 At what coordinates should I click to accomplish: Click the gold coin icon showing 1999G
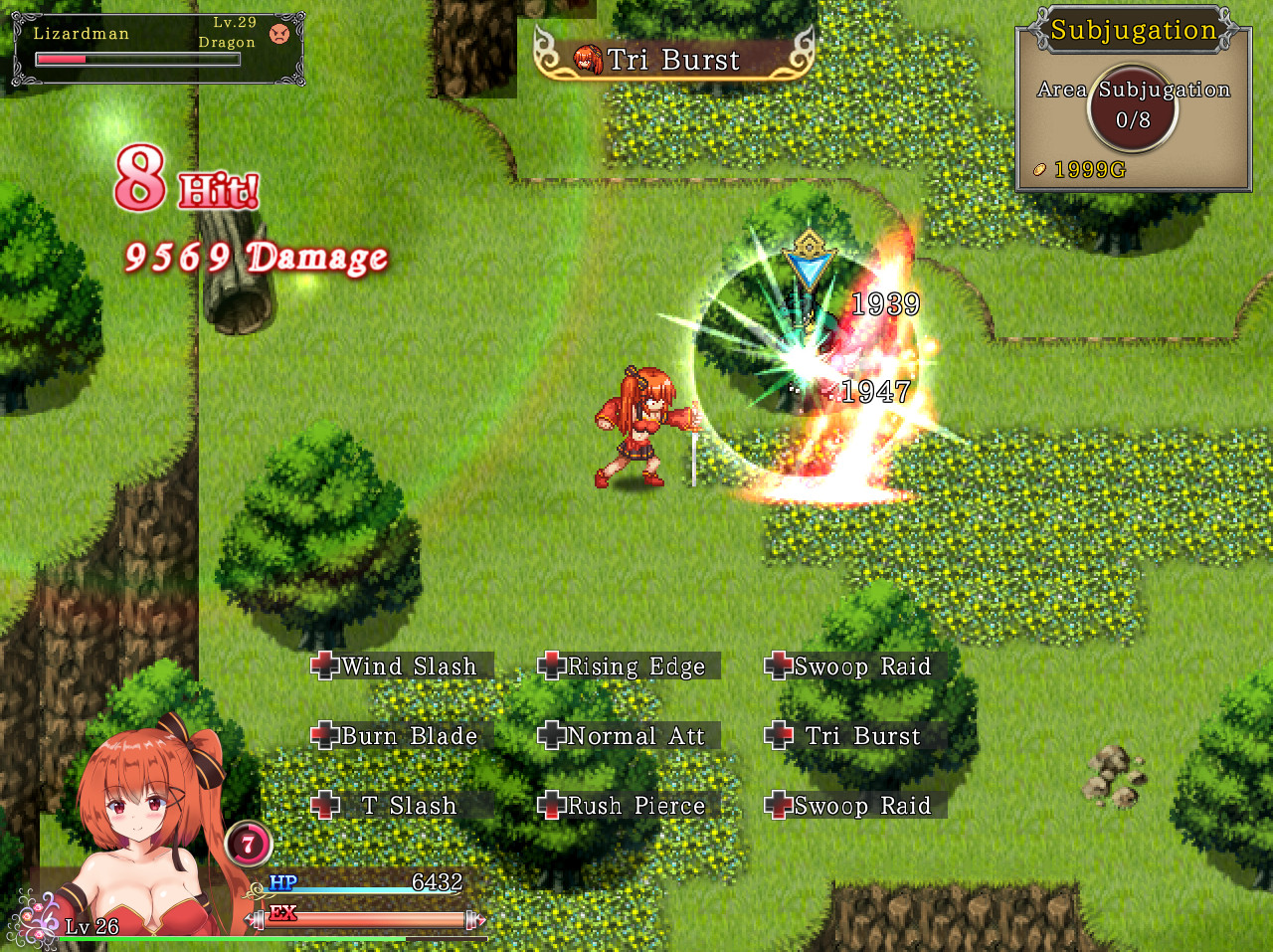pos(1039,169)
